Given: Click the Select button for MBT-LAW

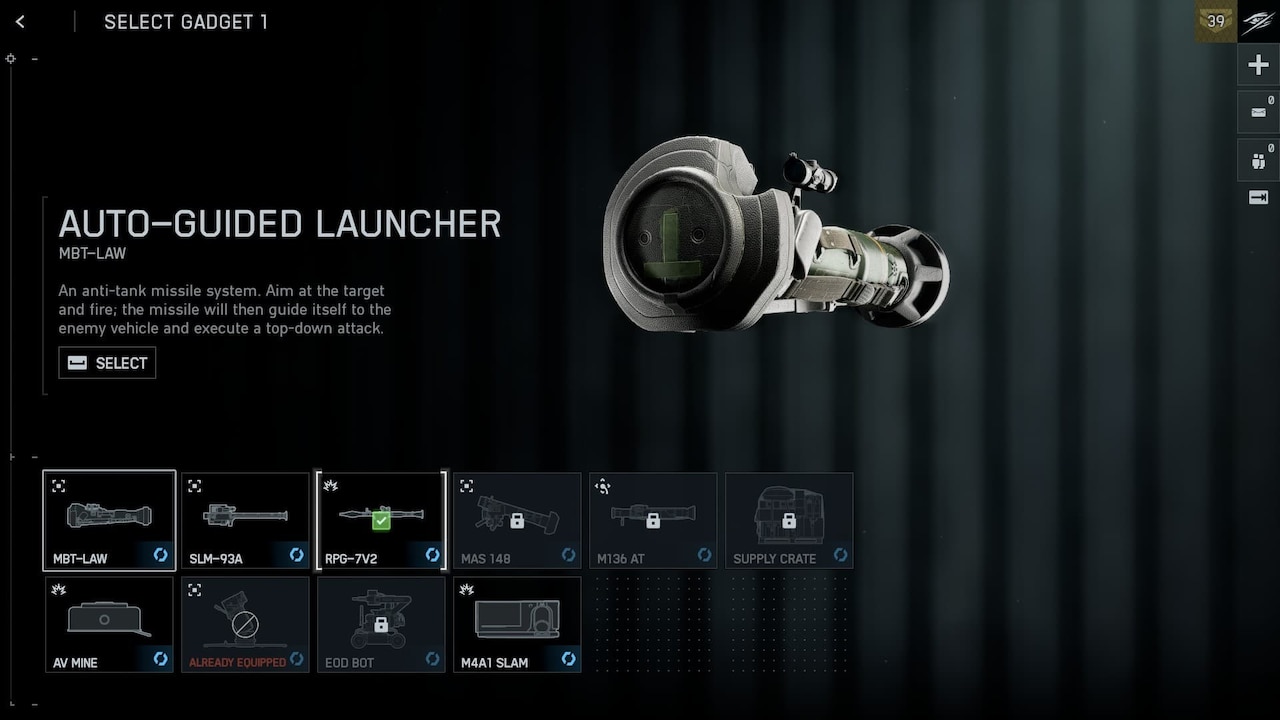Looking at the screenshot, I should [x=107, y=363].
